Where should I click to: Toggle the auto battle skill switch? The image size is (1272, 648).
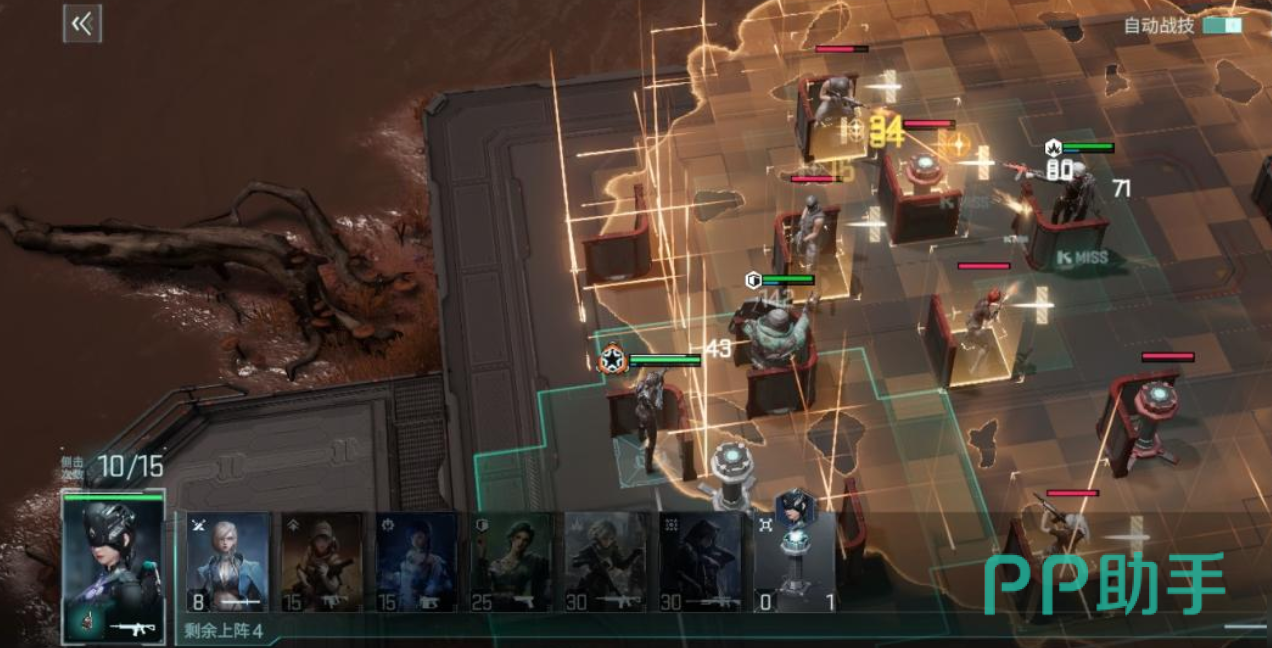pyautogui.click(x=1222, y=25)
